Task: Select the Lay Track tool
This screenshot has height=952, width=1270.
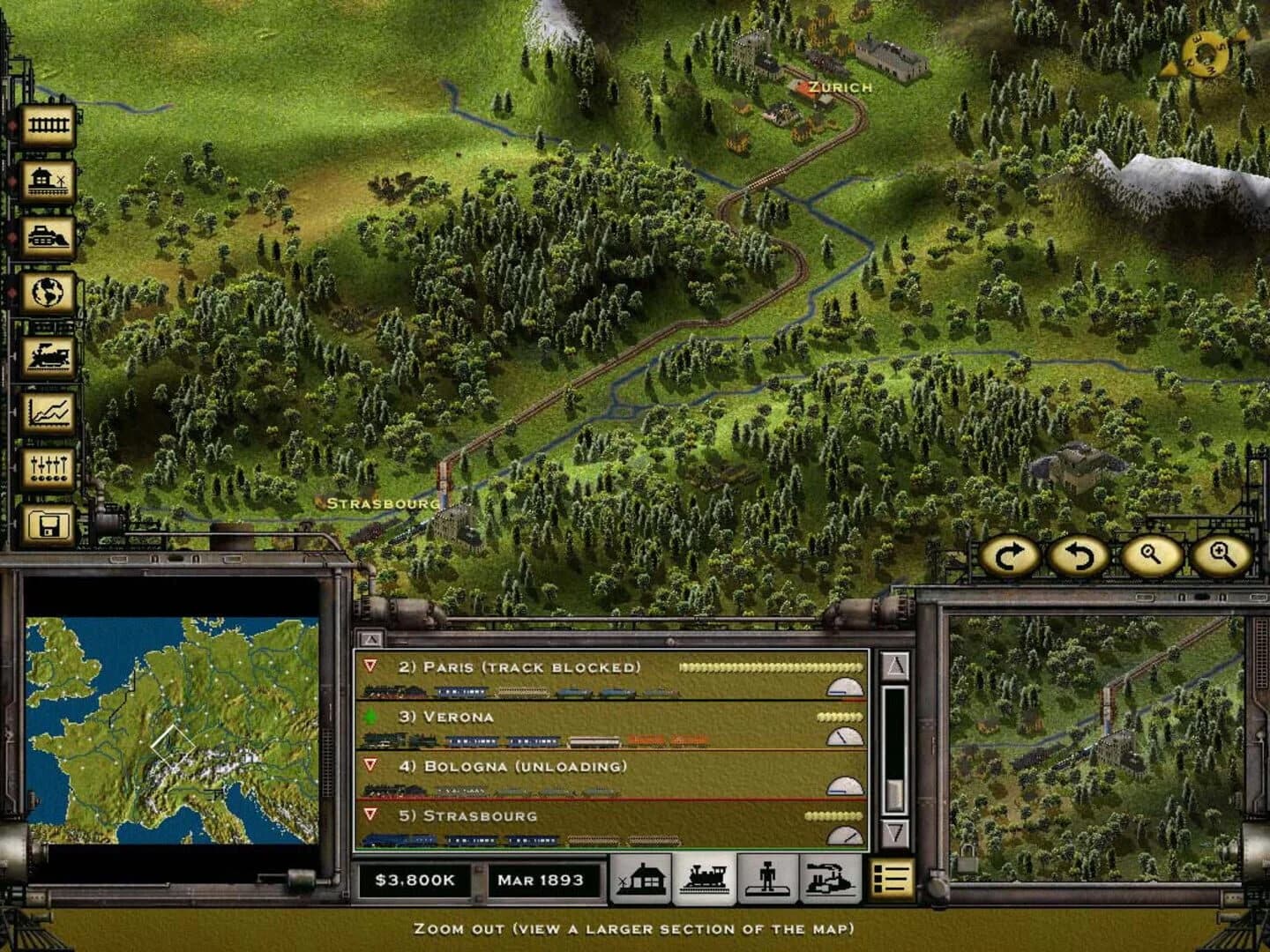Action: [50, 123]
